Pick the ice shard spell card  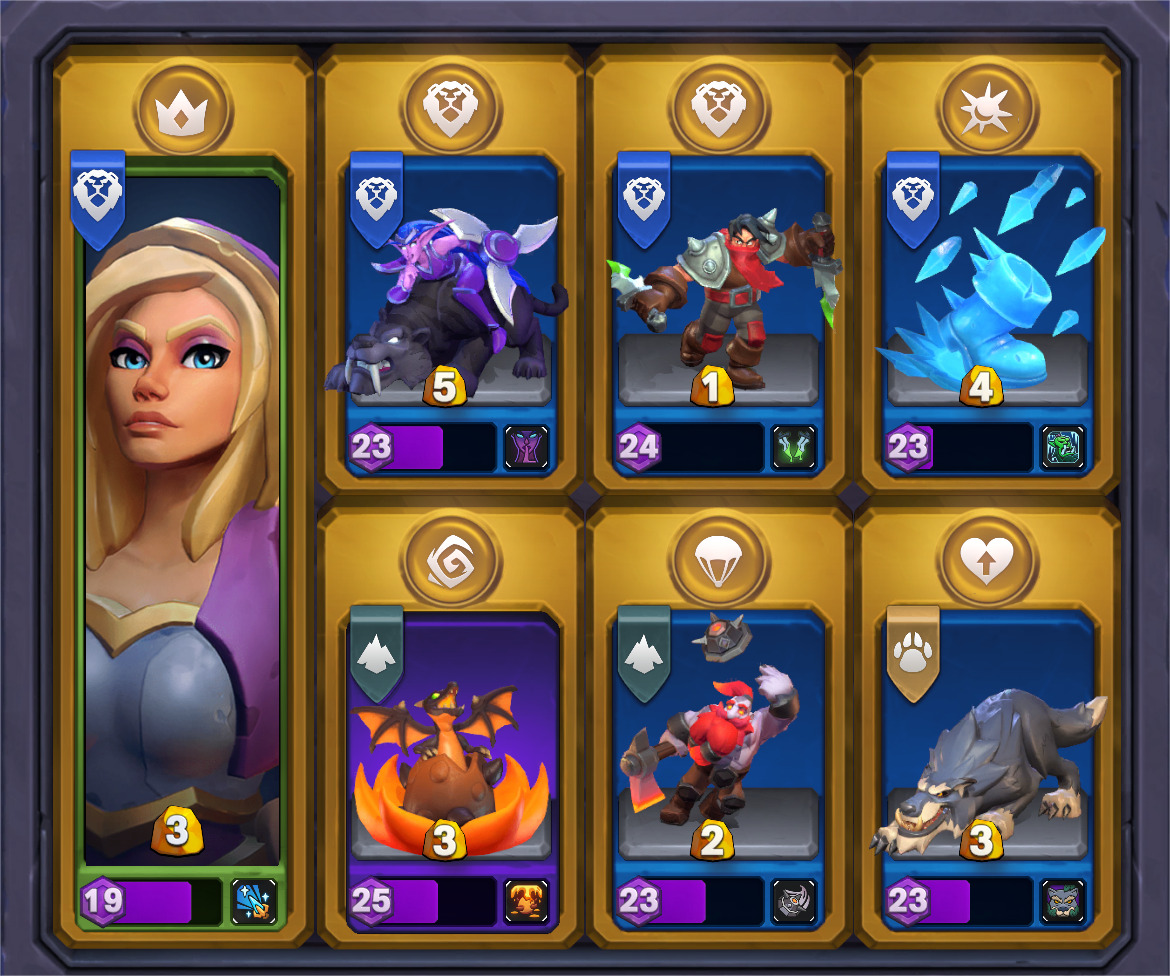986,300
